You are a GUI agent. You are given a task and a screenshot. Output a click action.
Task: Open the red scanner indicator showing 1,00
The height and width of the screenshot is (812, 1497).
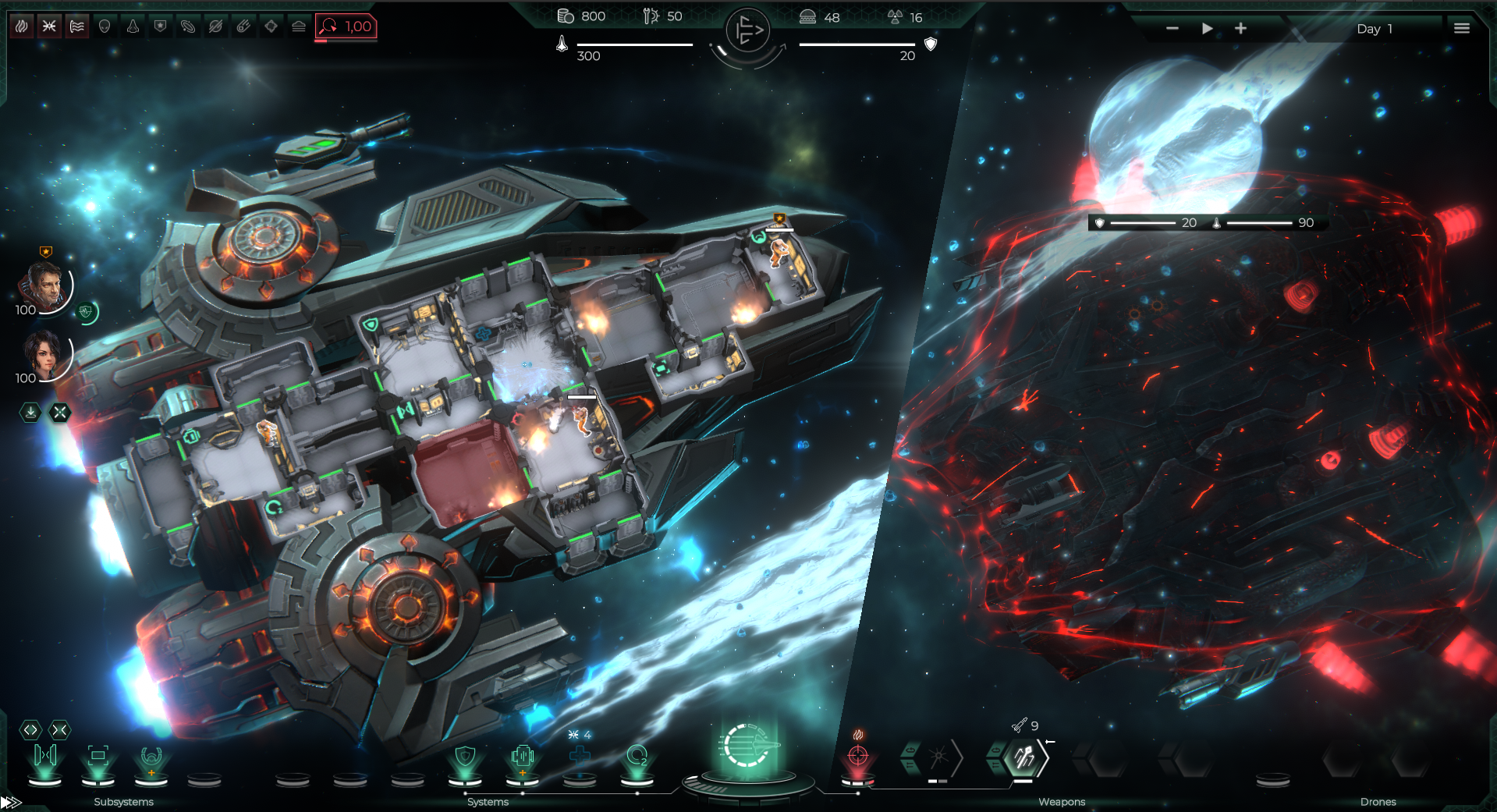(x=346, y=27)
